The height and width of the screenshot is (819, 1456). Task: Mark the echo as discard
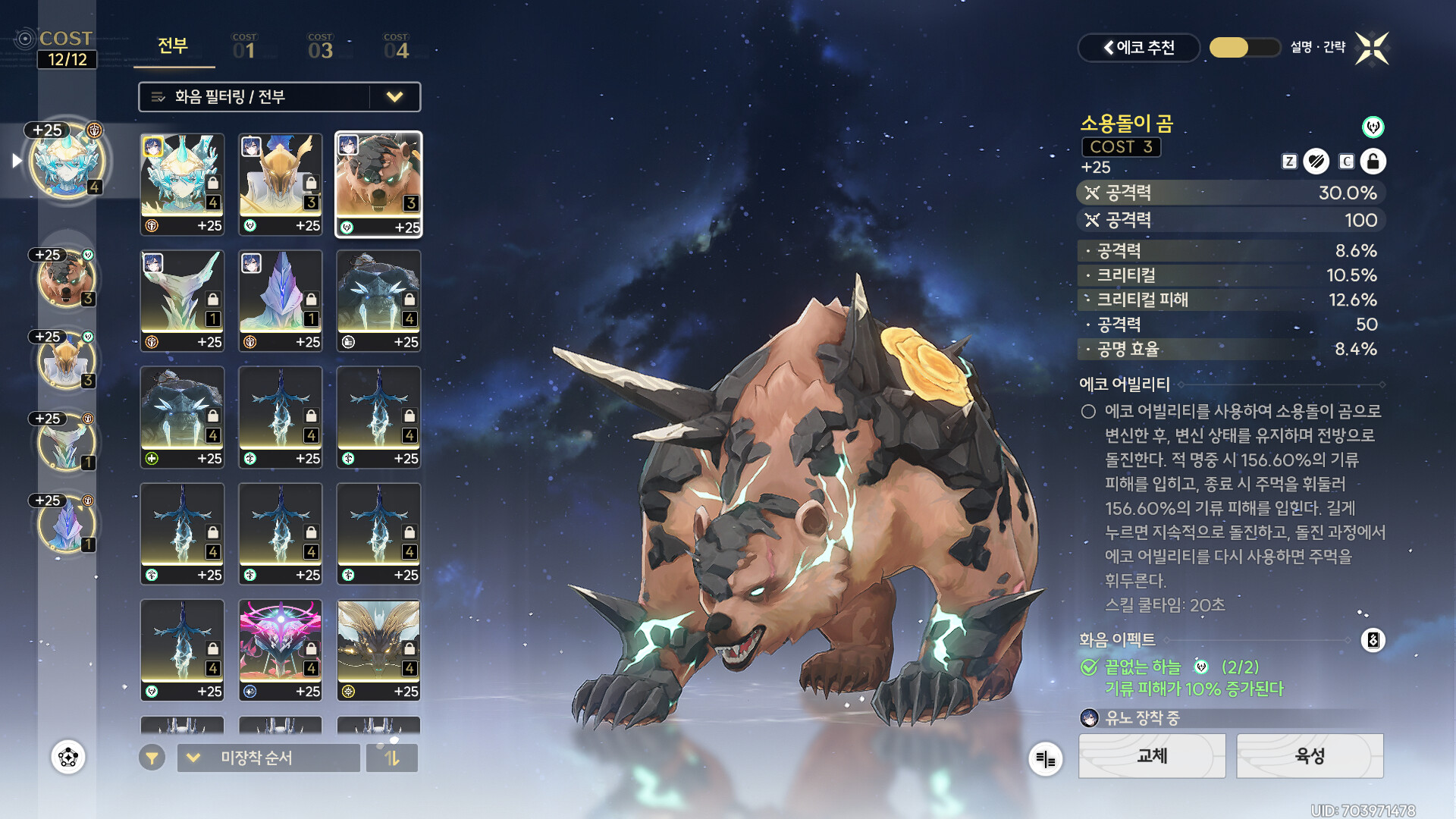[x=1316, y=162]
